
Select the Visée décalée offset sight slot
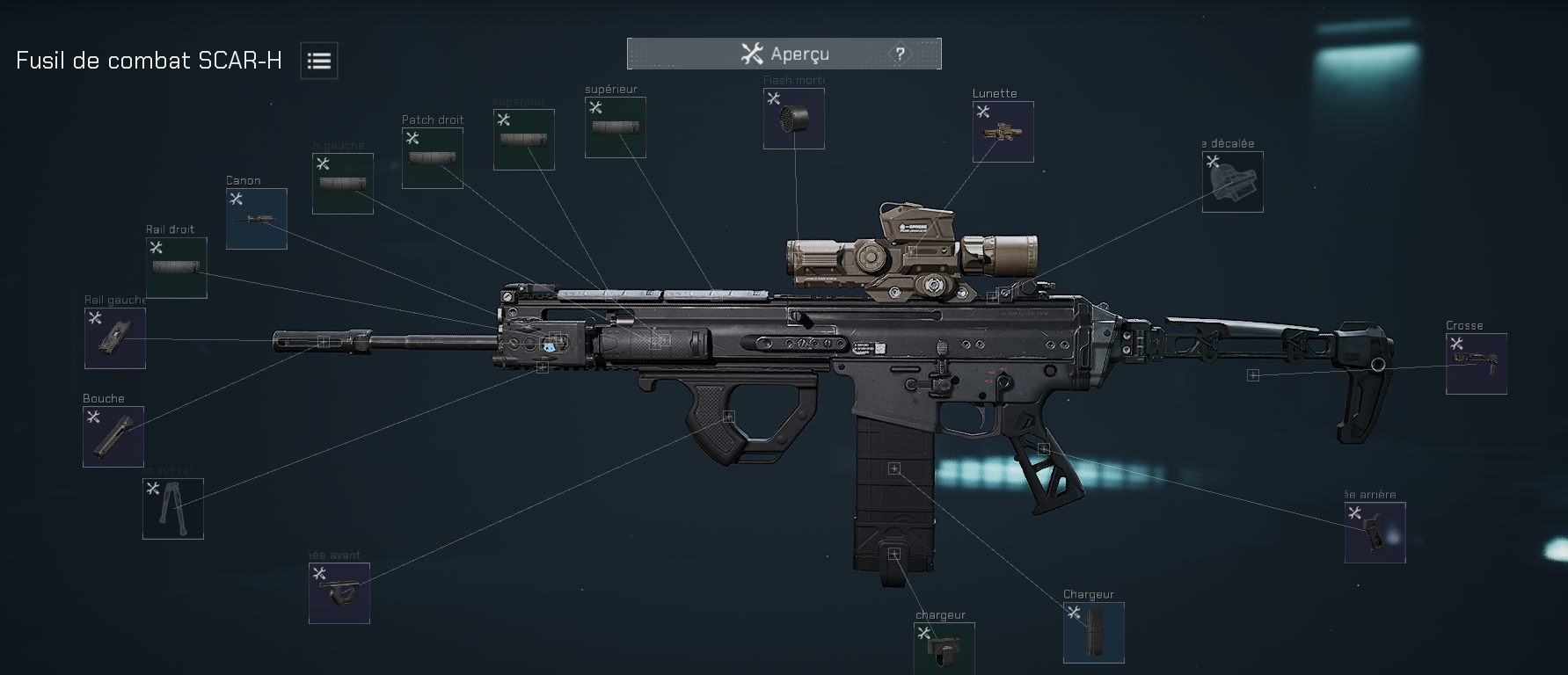[x=1232, y=182]
